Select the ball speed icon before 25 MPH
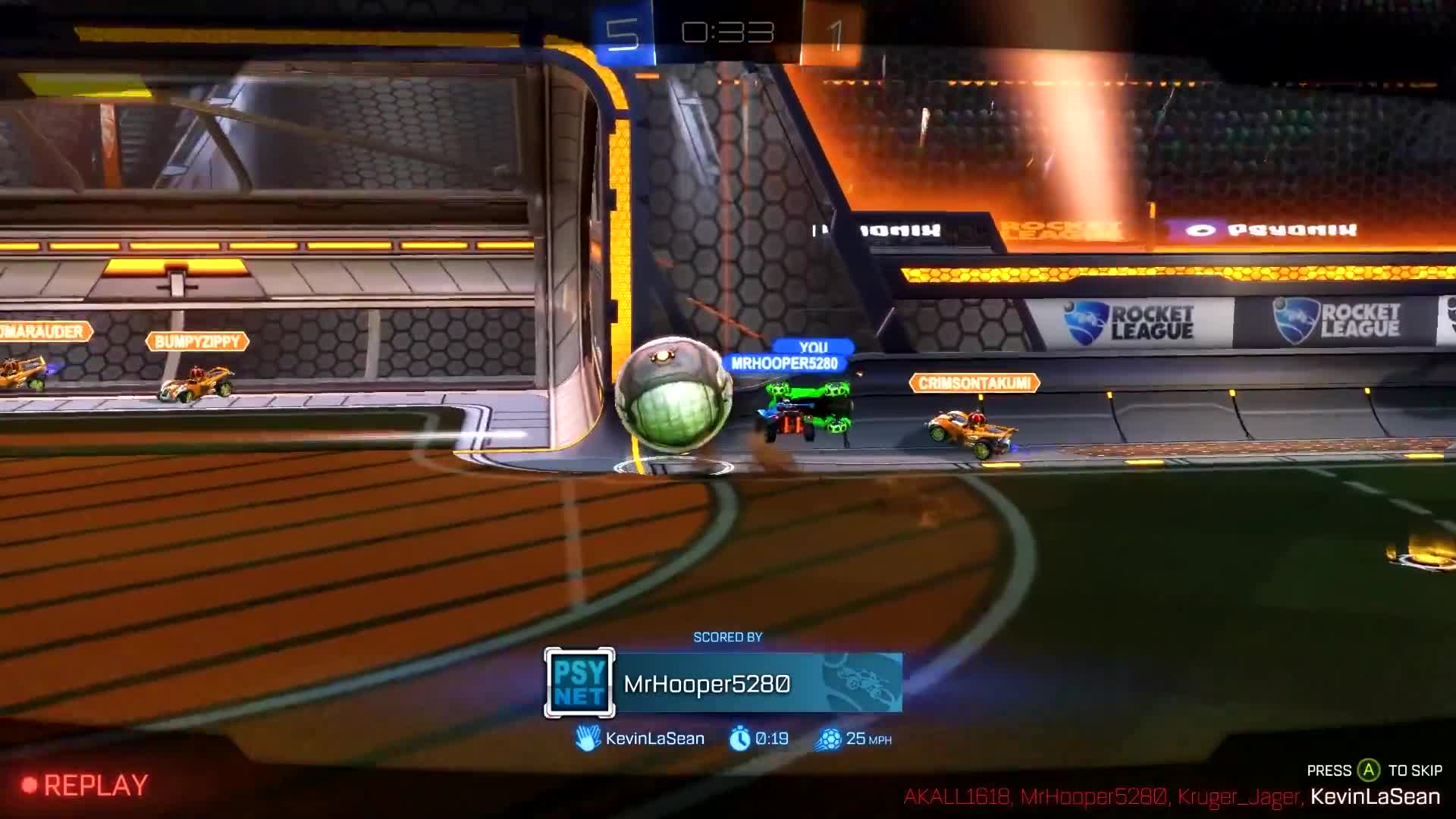The width and height of the screenshot is (1456, 819). [830, 737]
